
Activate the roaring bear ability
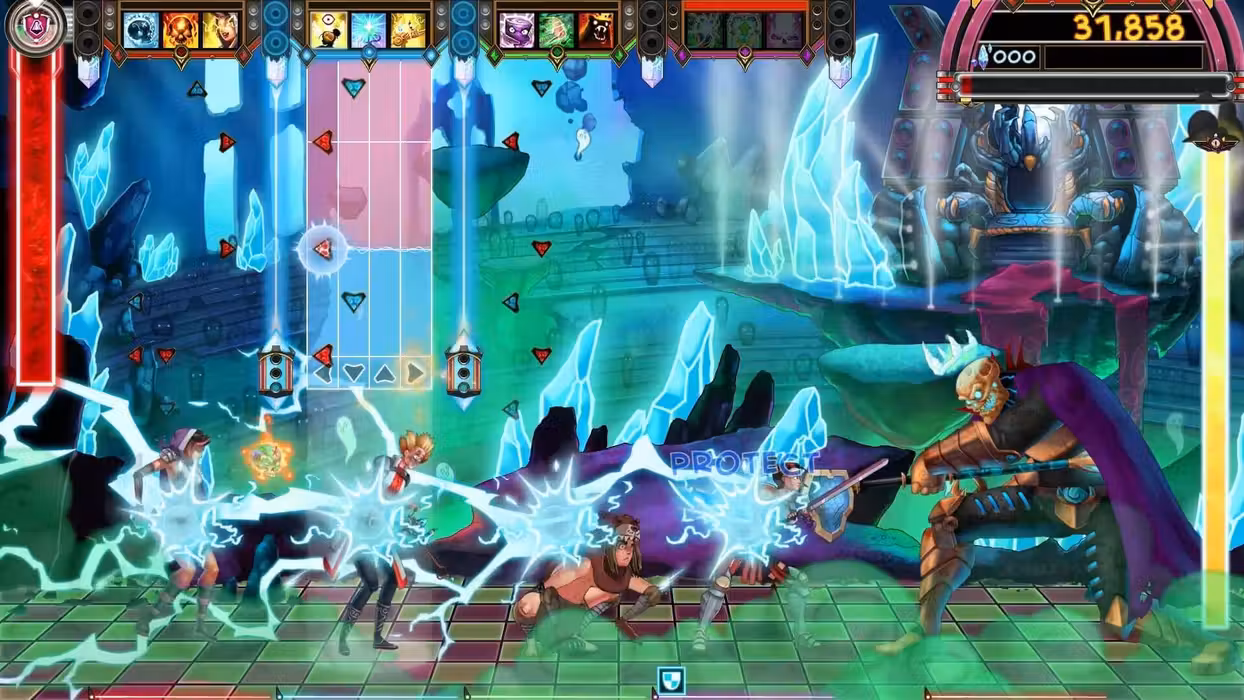coord(596,30)
